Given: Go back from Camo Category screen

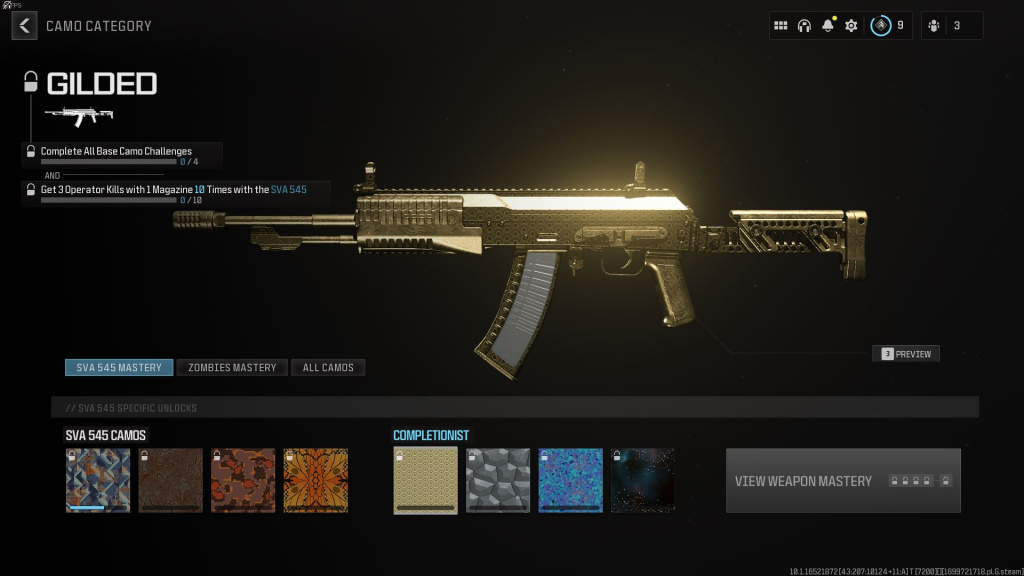Looking at the screenshot, I should [24, 26].
